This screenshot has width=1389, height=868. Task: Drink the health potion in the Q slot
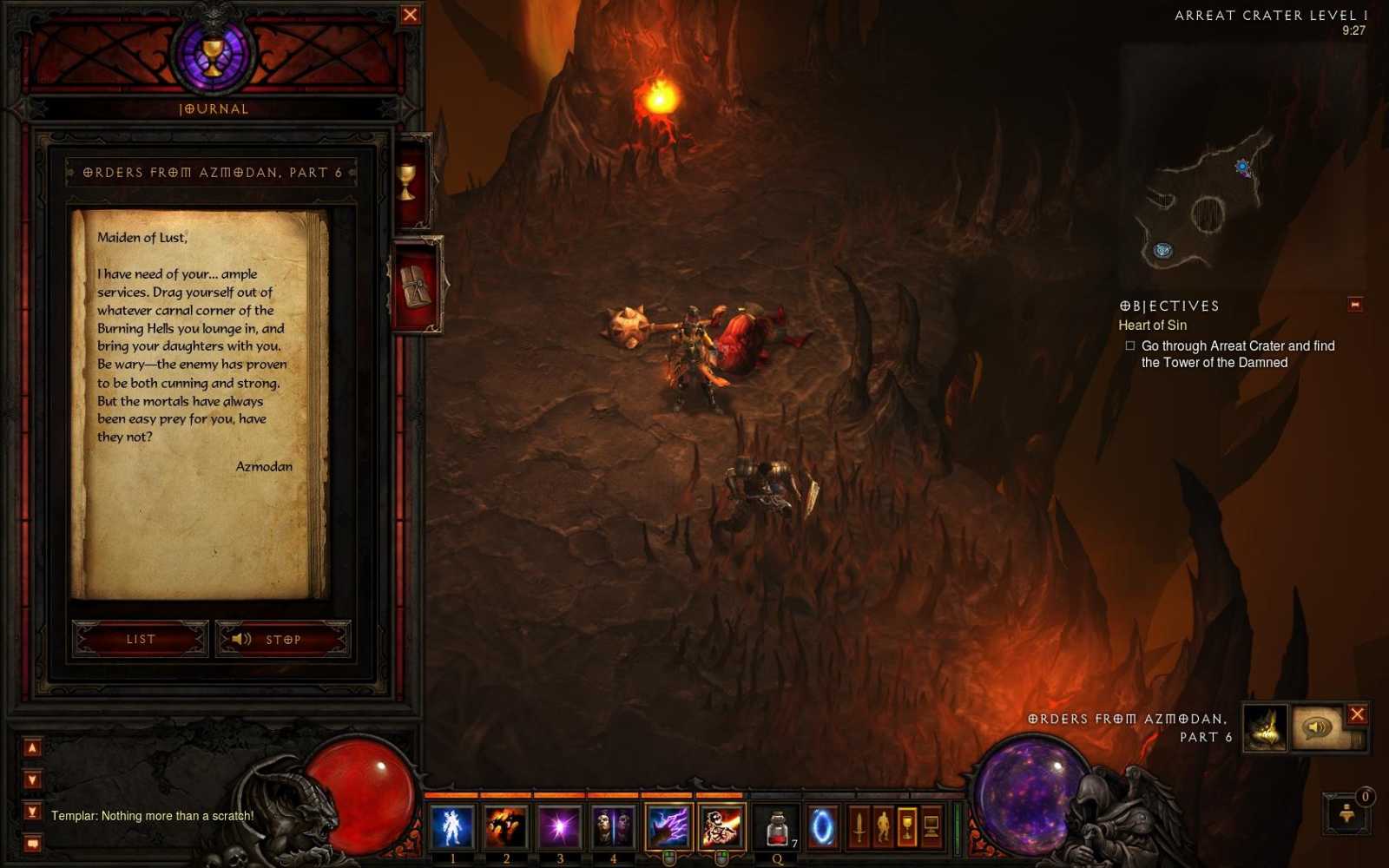point(777,825)
